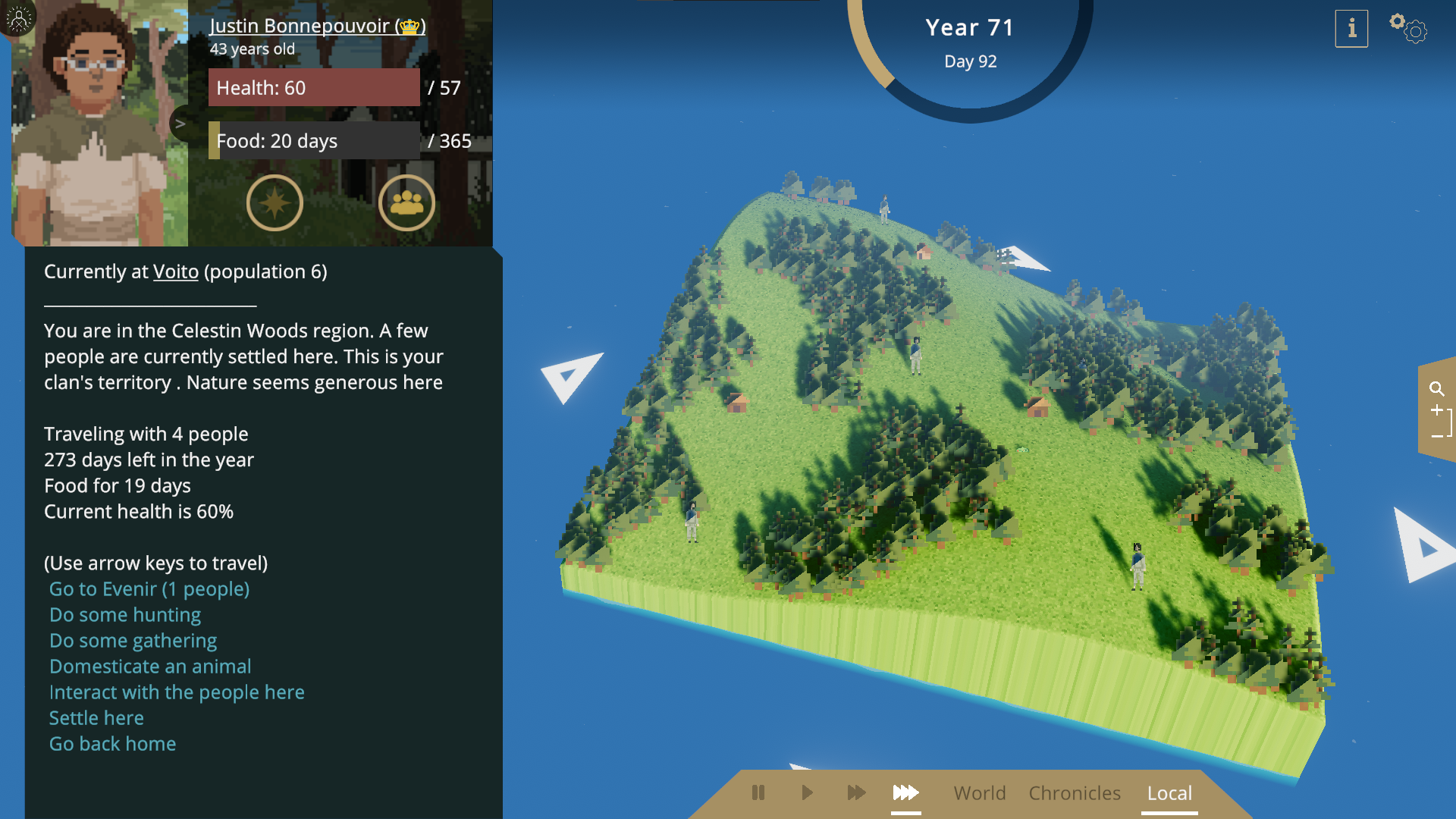Click the group of people icon
The width and height of the screenshot is (1456, 819).
[x=406, y=202]
